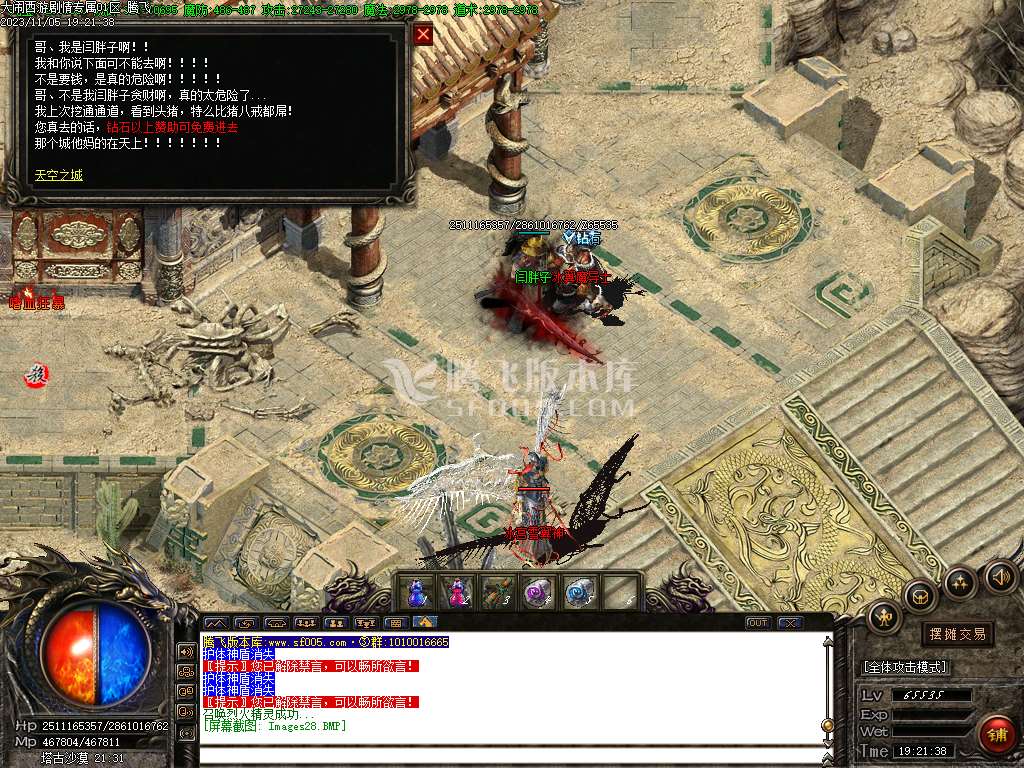This screenshot has width=1024, height=768.
Task: Select the blue scroll quick slot
Action: 579,592
